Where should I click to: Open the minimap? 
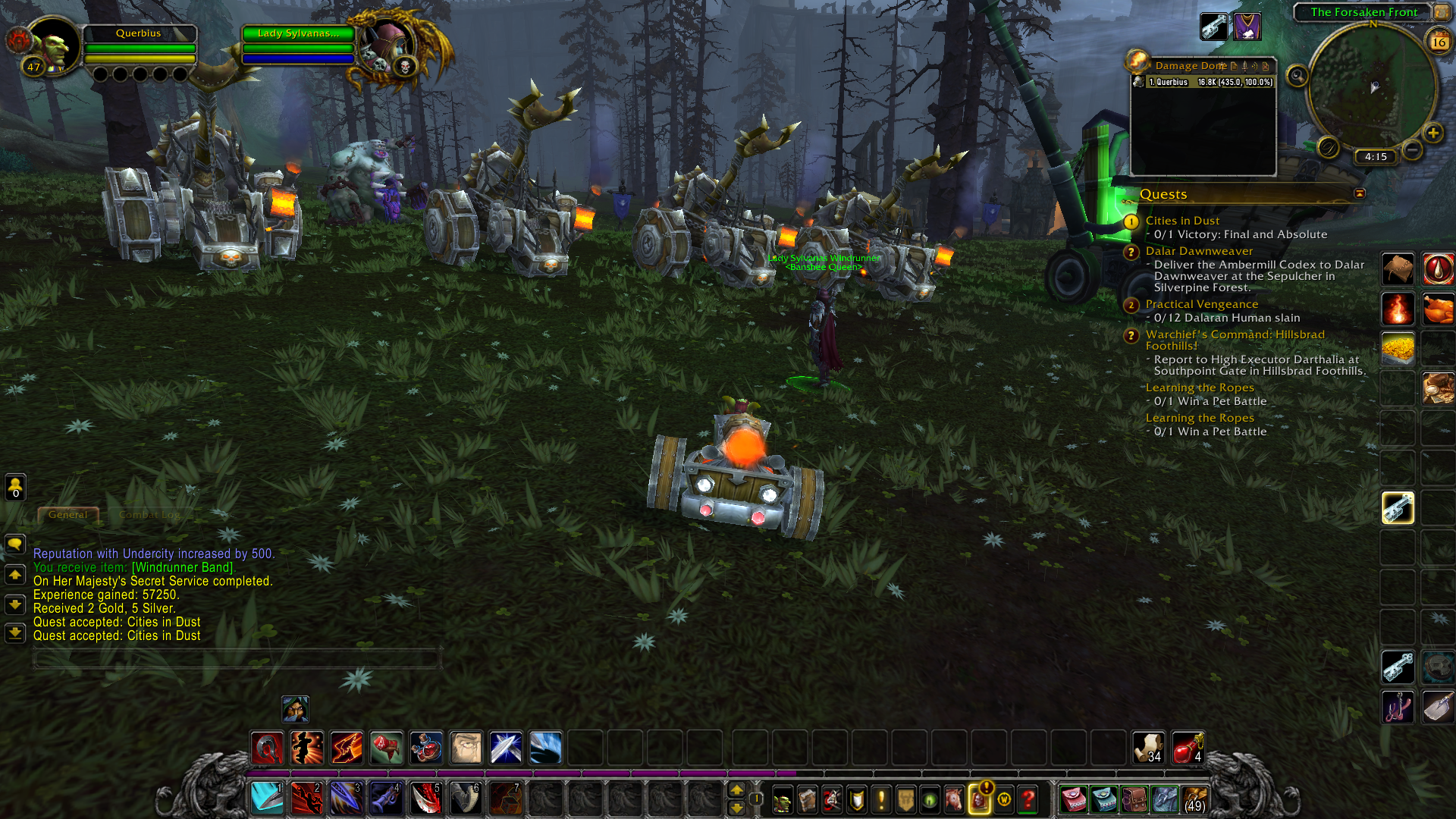tap(1373, 86)
